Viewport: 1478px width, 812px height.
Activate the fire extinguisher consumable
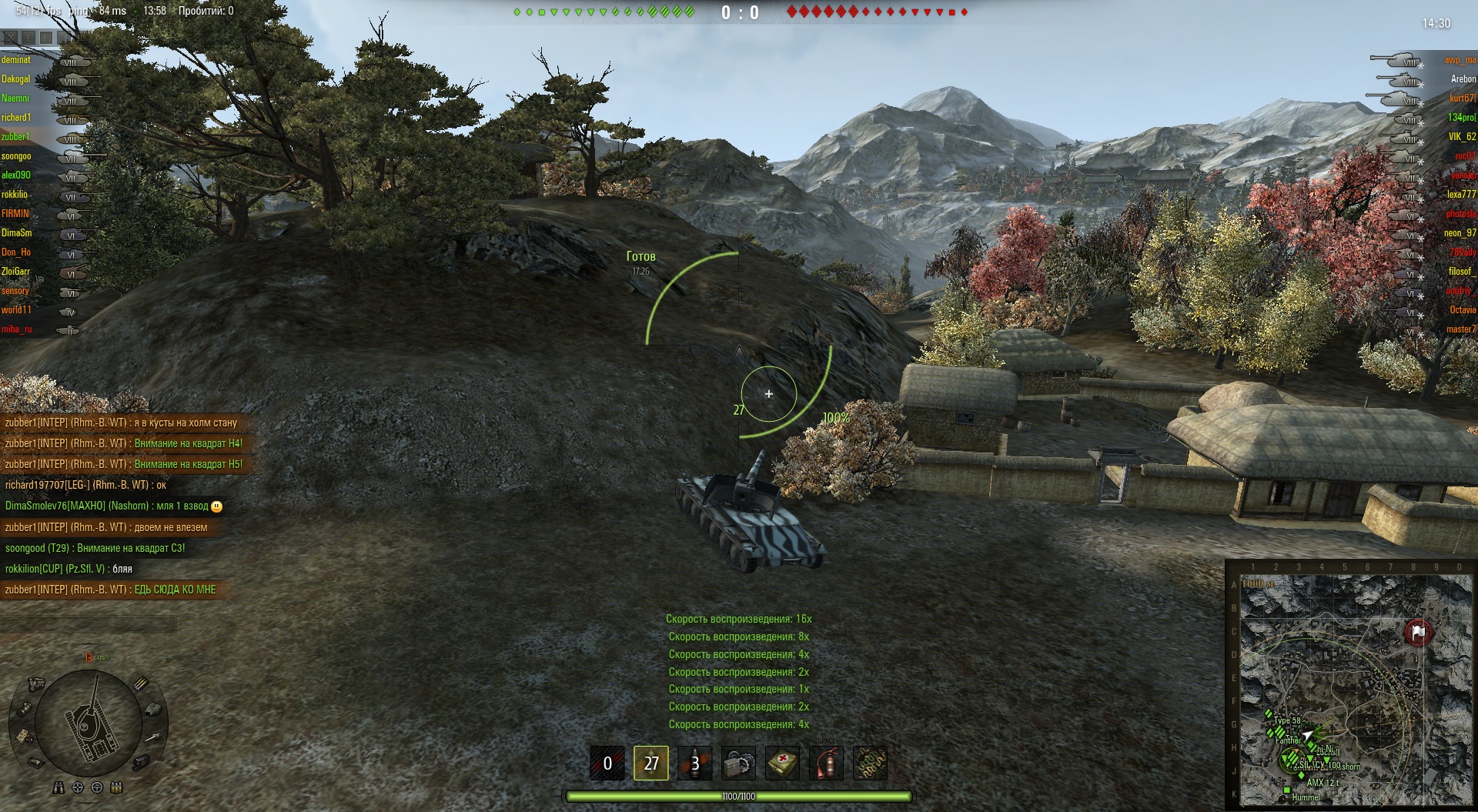[x=826, y=763]
